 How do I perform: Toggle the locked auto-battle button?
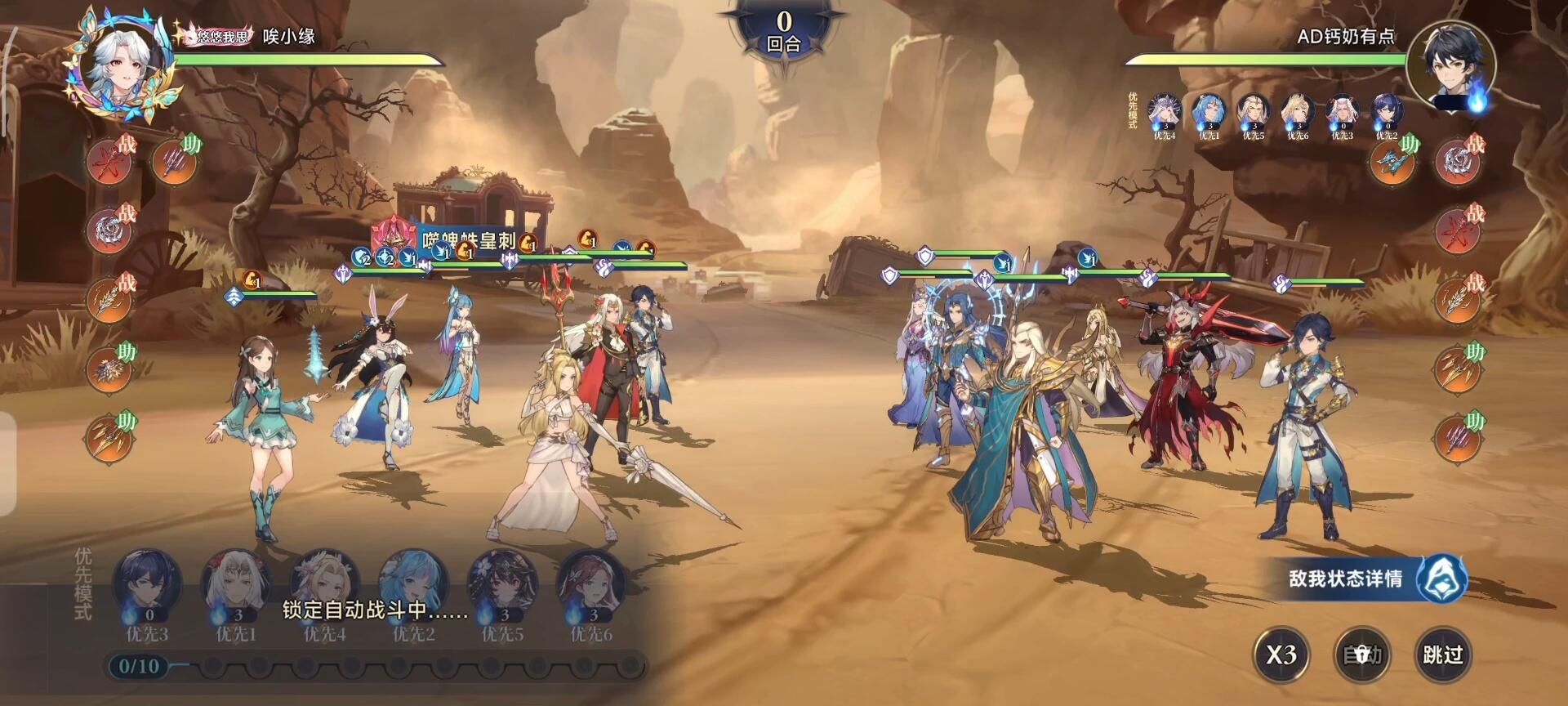coord(1362,655)
